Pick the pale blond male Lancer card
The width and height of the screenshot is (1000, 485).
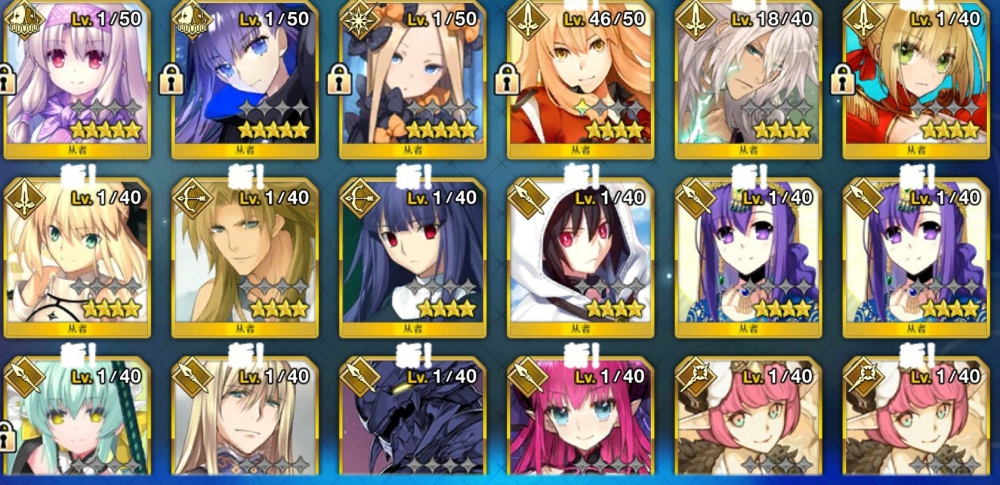coord(244,420)
